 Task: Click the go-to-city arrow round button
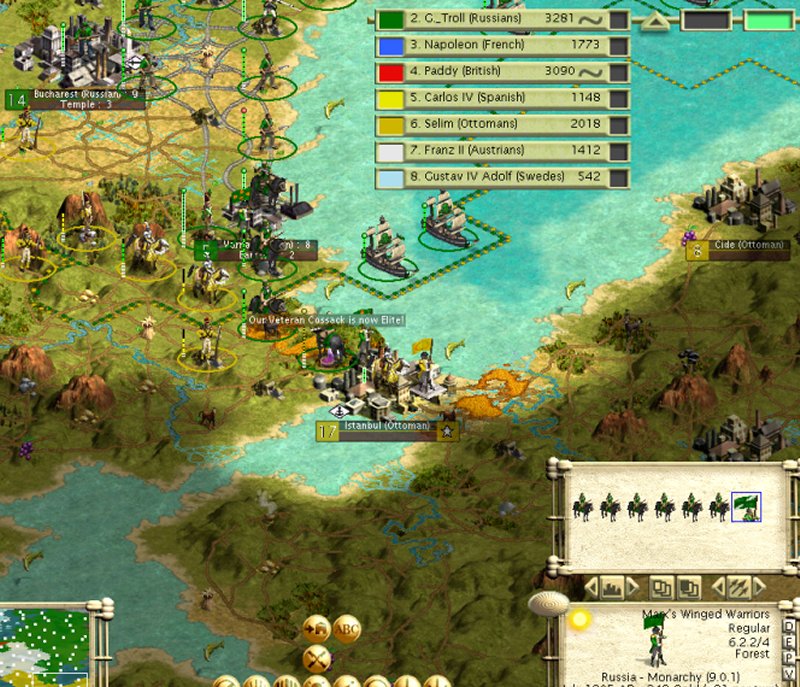pyautogui.click(x=318, y=629)
